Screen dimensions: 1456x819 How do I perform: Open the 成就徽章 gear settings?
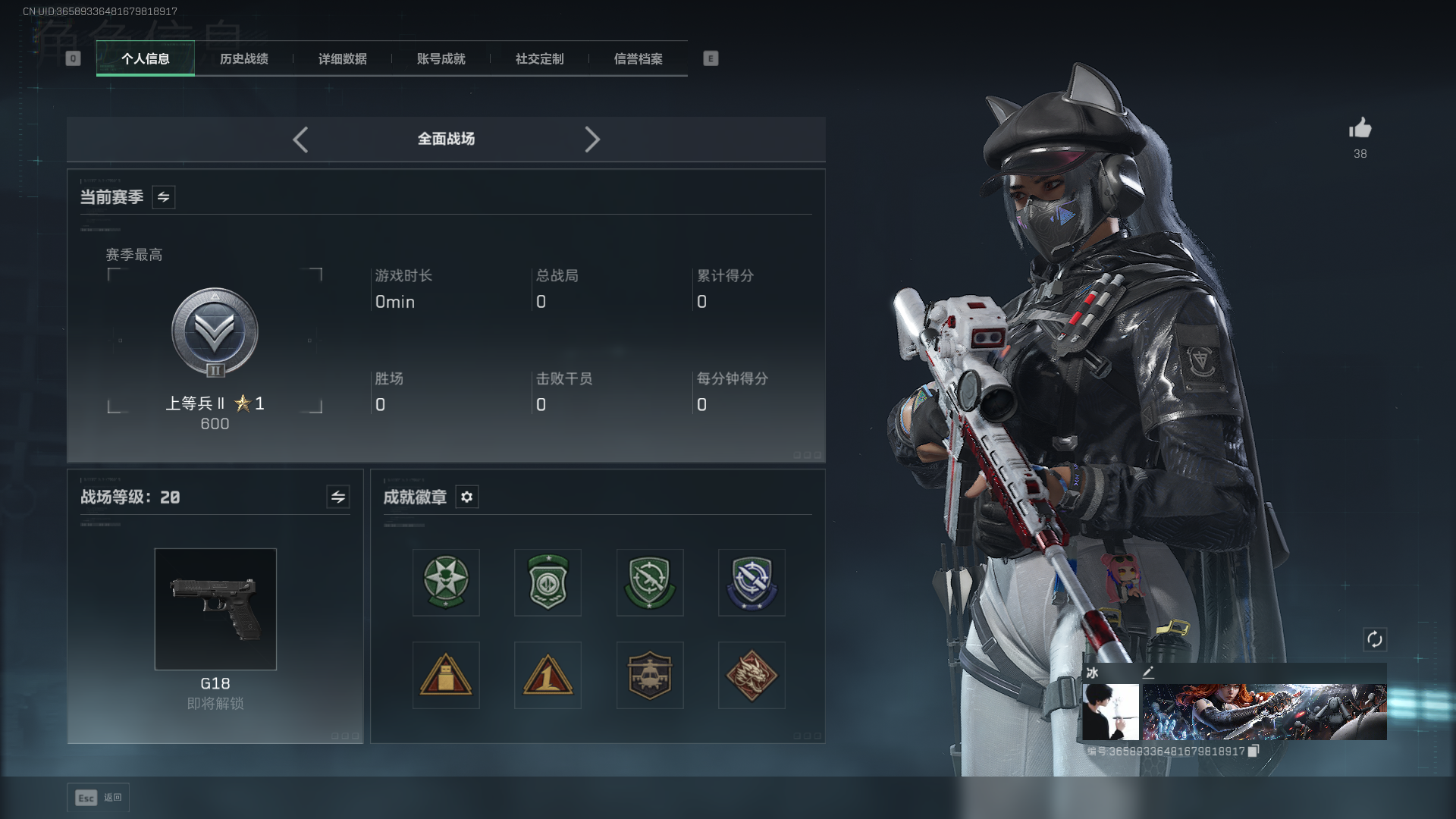467,497
